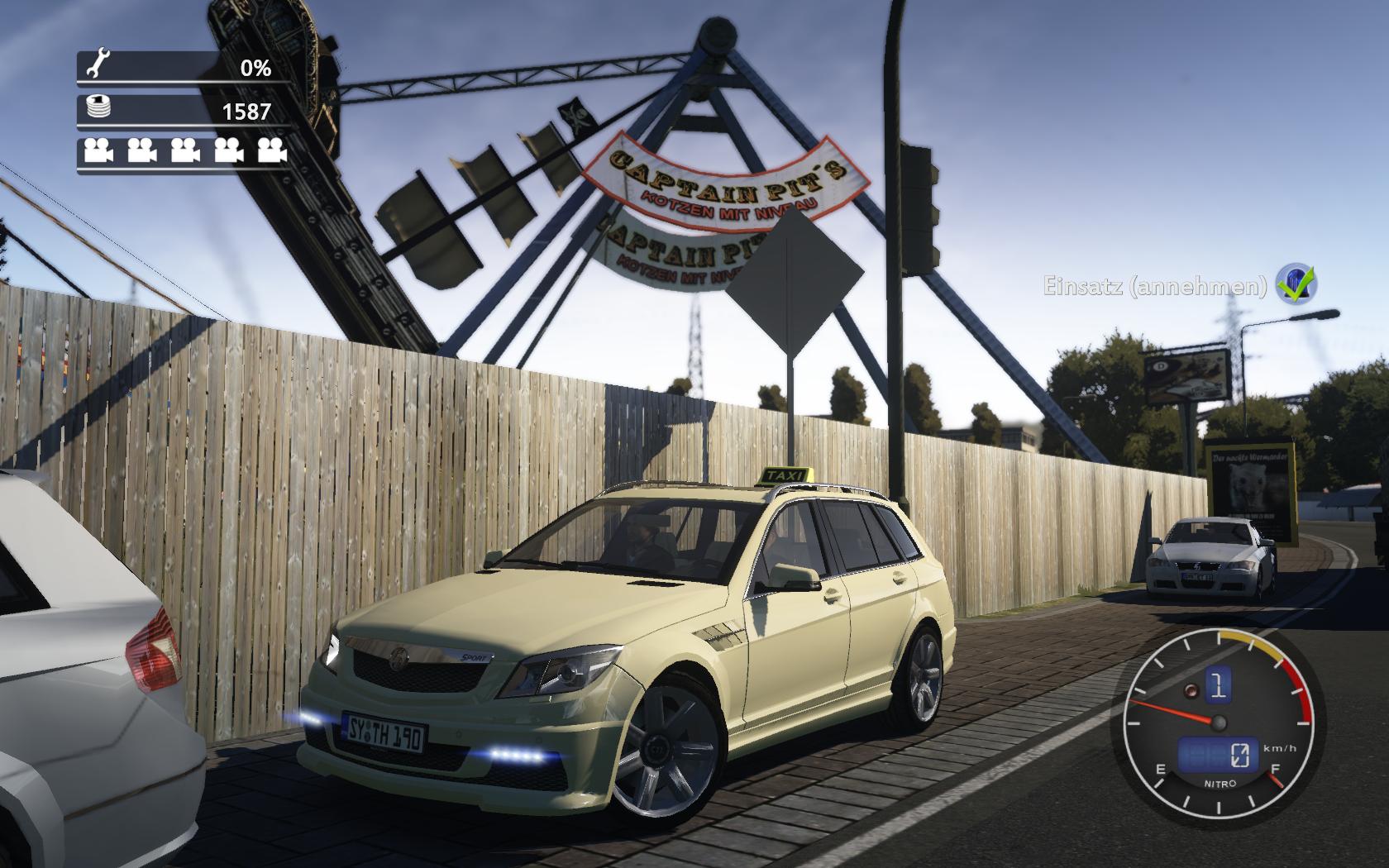This screenshot has height=868, width=1389.
Task: Accept the Einsatz mission via the green checkmark
Action: tap(1296, 284)
